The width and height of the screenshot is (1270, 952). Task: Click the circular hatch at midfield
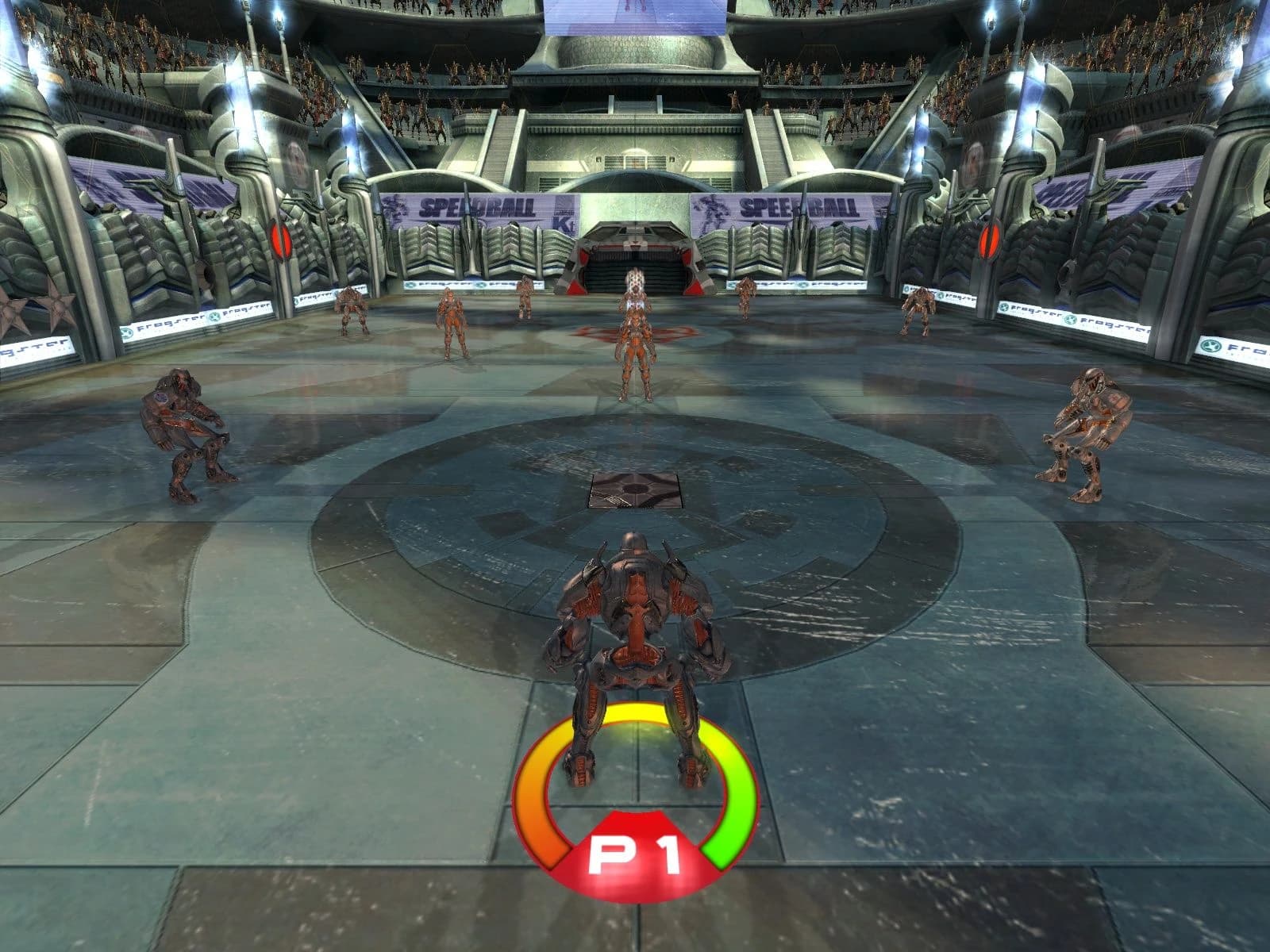click(635, 490)
